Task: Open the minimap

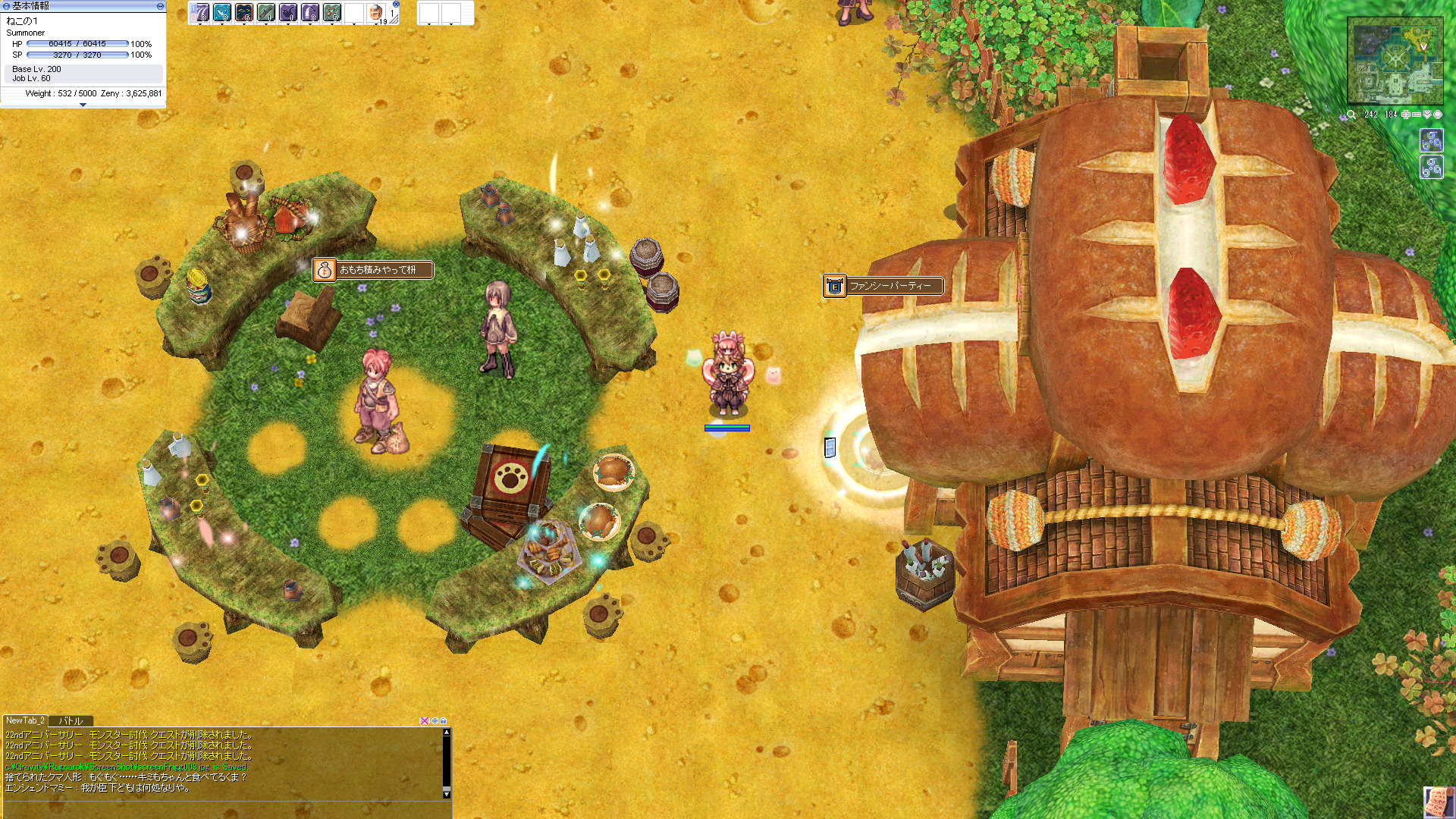Action: click(x=1395, y=61)
